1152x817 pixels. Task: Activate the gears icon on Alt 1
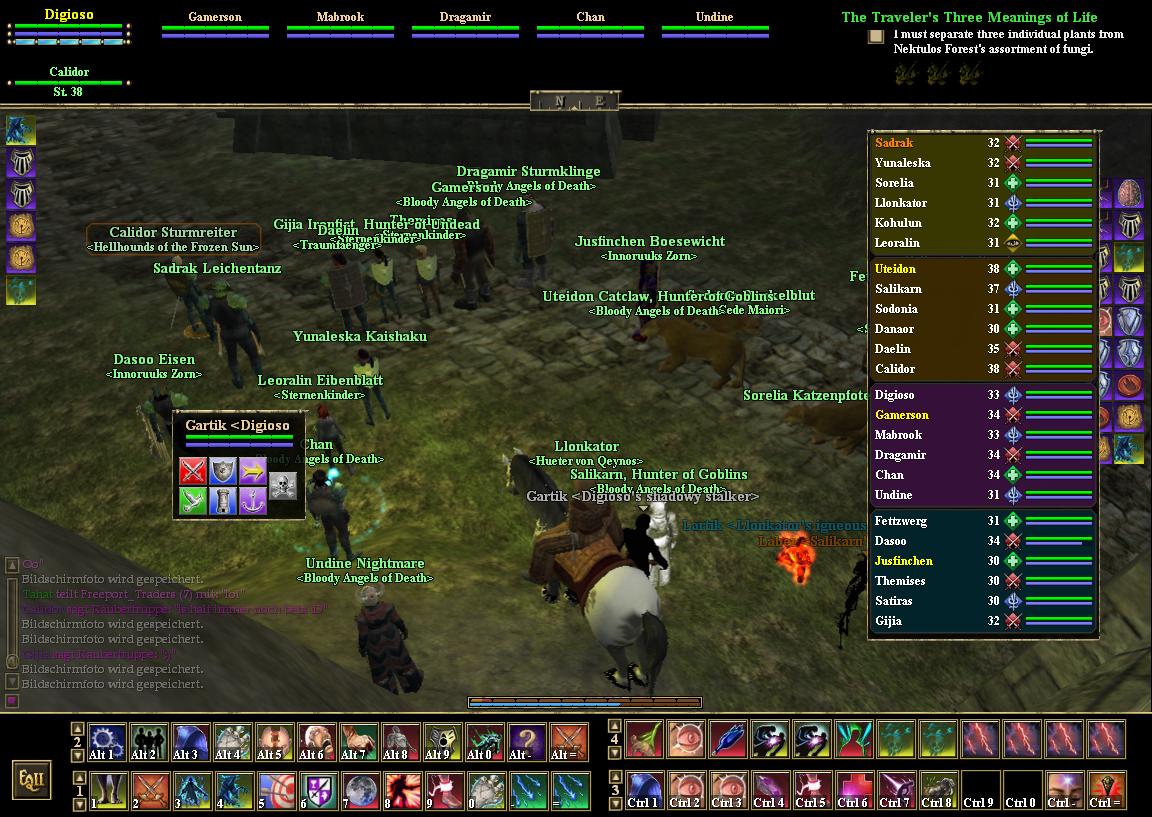point(107,742)
